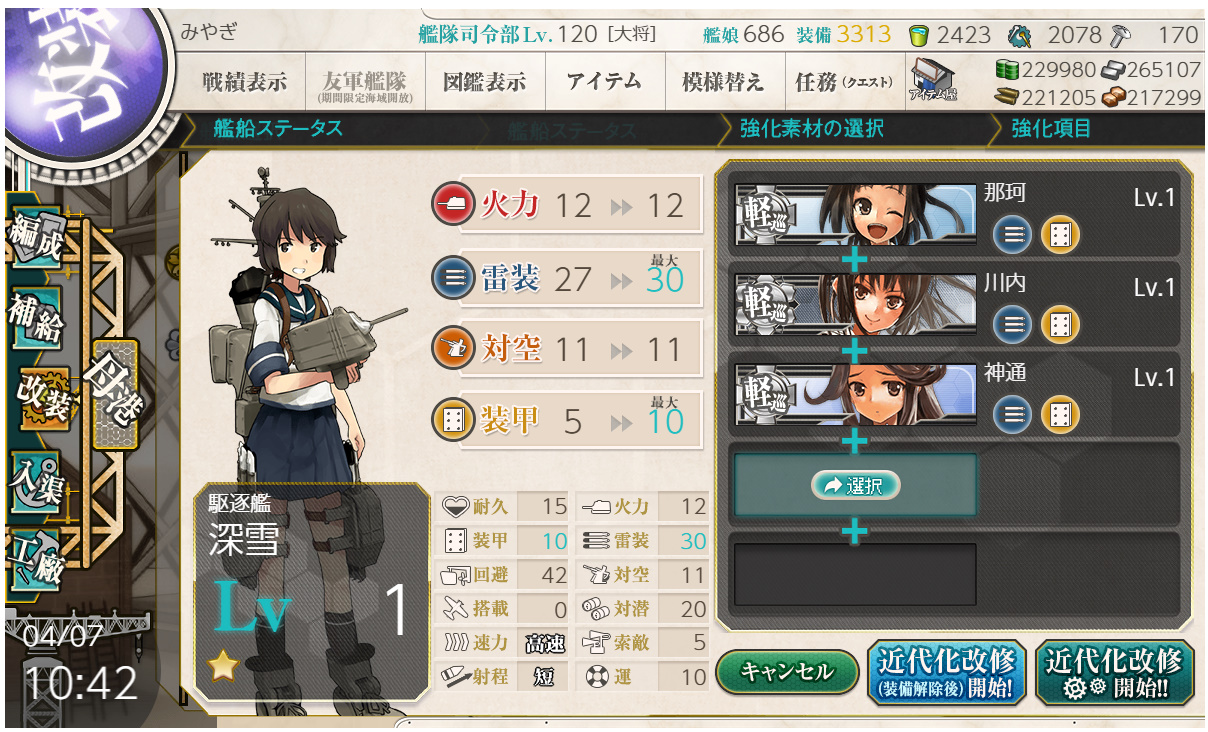
Task: Open the アイテム items menu
Action: [x=603, y=82]
